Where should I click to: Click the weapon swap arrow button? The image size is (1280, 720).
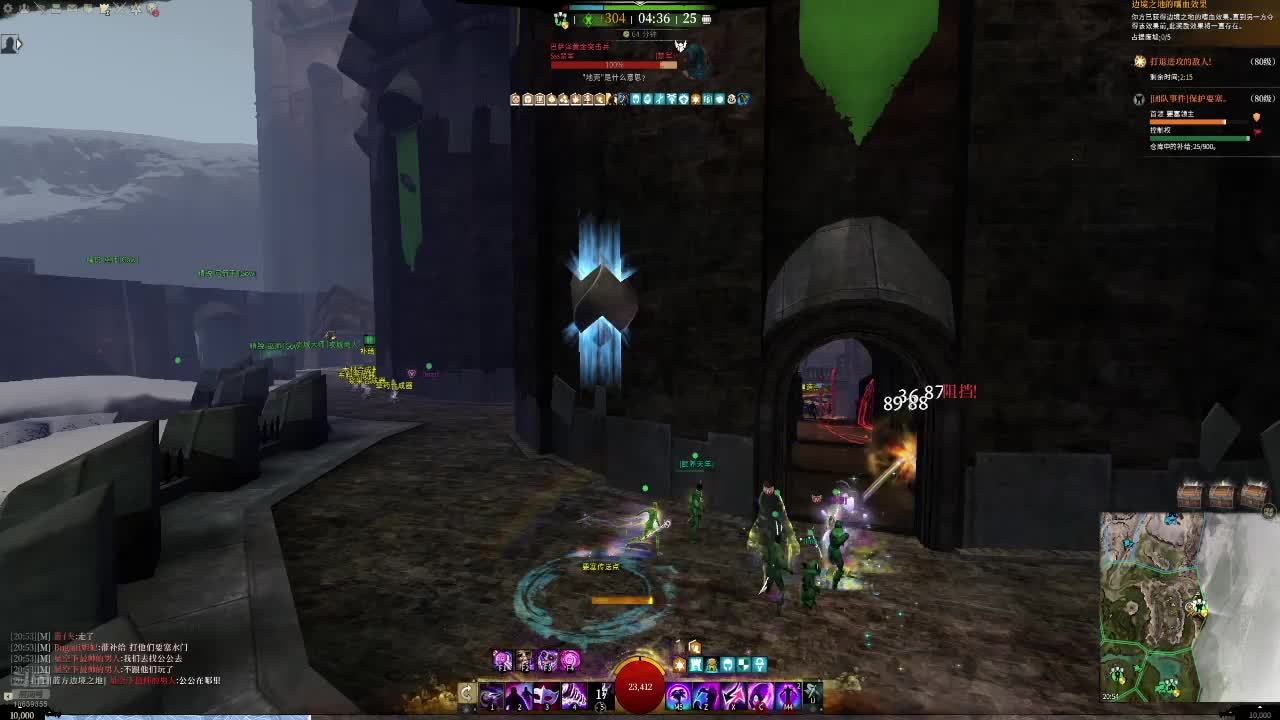click(466, 694)
